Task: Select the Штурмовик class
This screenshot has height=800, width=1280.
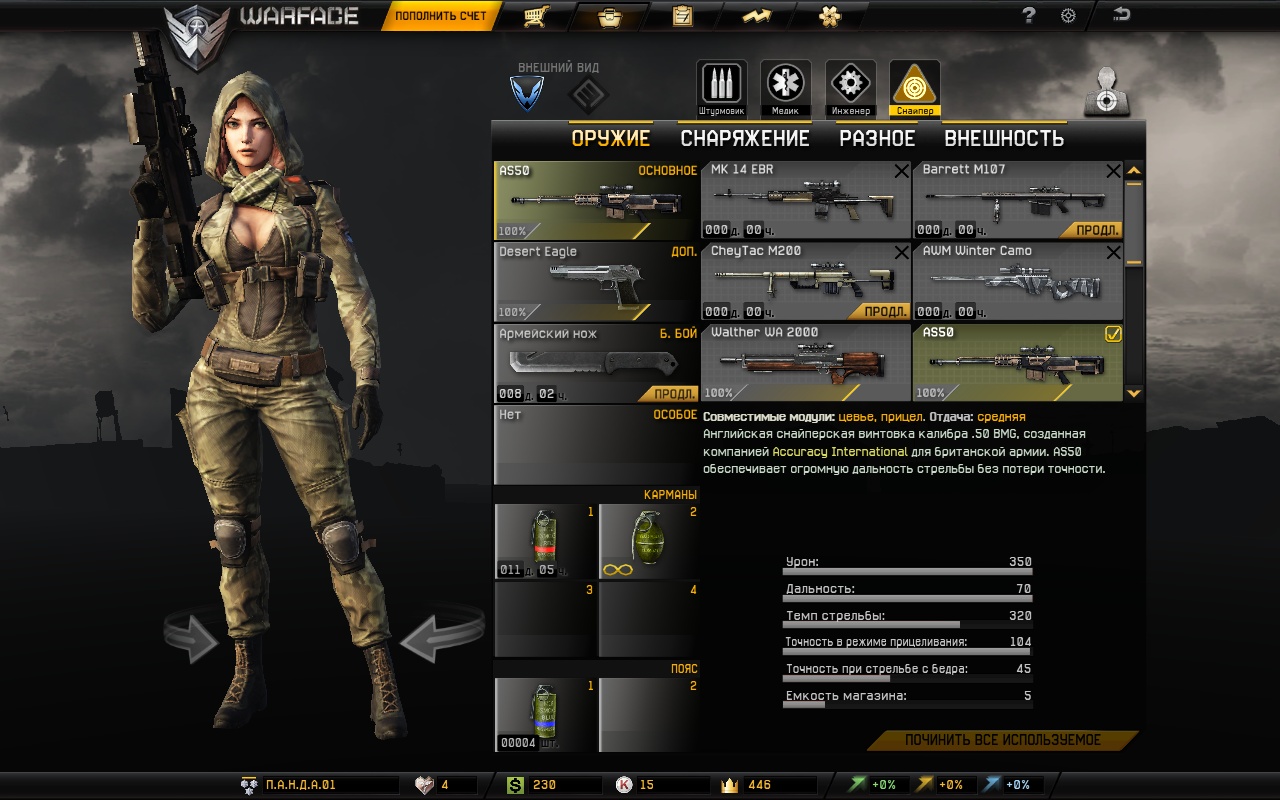Action: click(x=721, y=88)
